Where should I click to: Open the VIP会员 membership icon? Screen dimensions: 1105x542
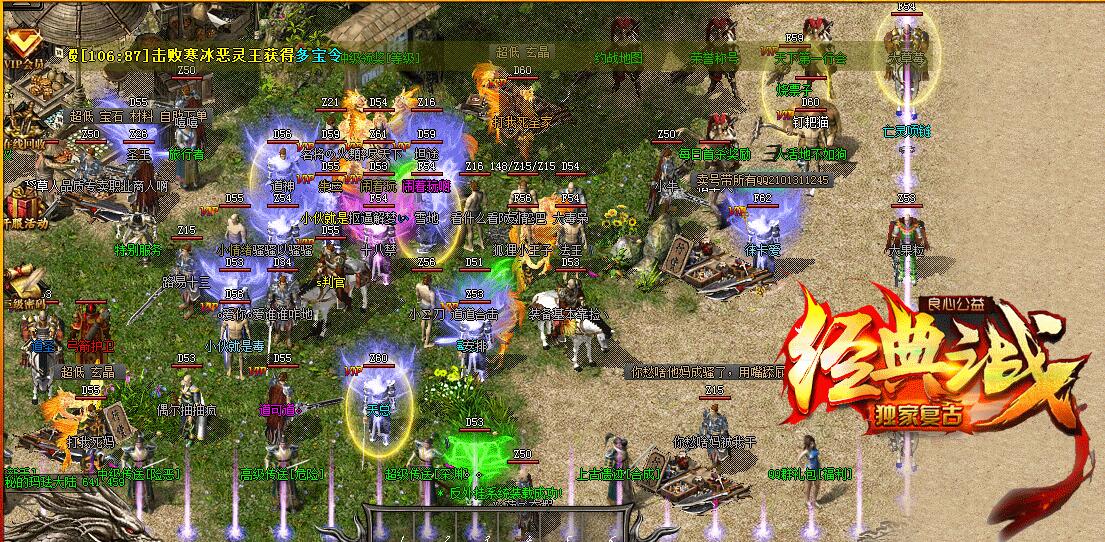pyautogui.click(x=20, y=45)
